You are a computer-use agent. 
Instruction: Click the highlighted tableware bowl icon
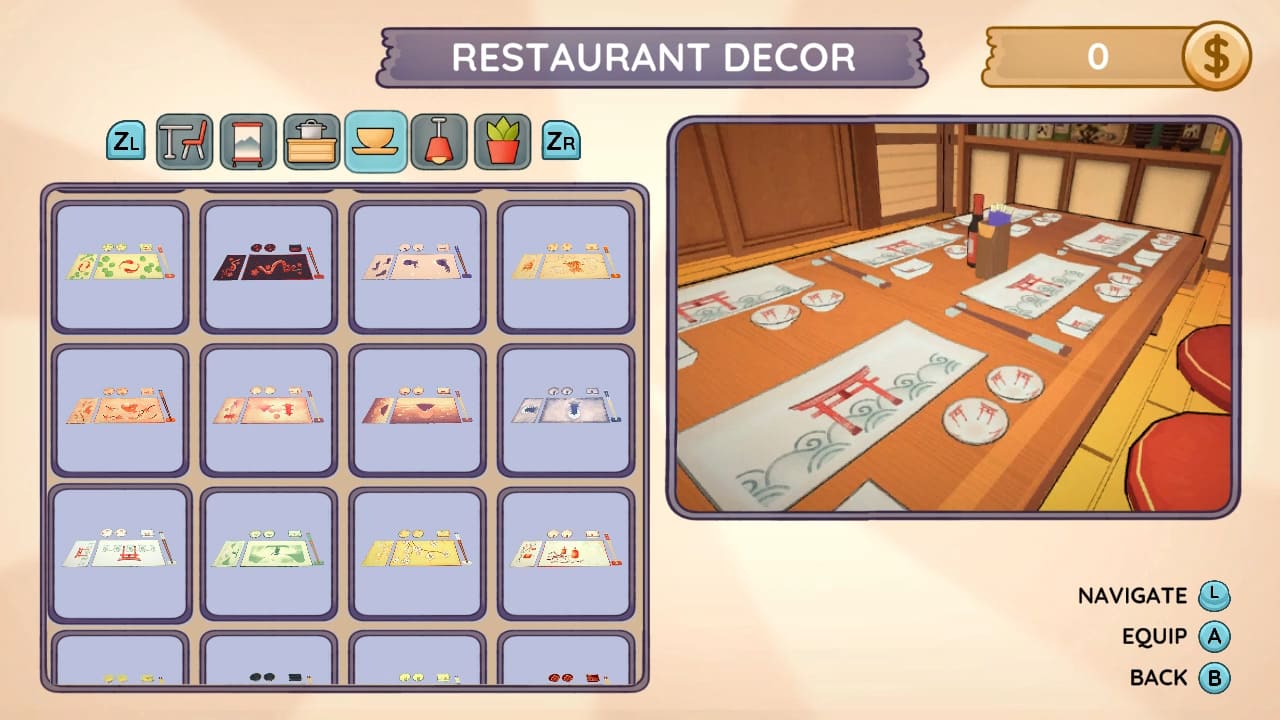pyautogui.click(x=375, y=141)
